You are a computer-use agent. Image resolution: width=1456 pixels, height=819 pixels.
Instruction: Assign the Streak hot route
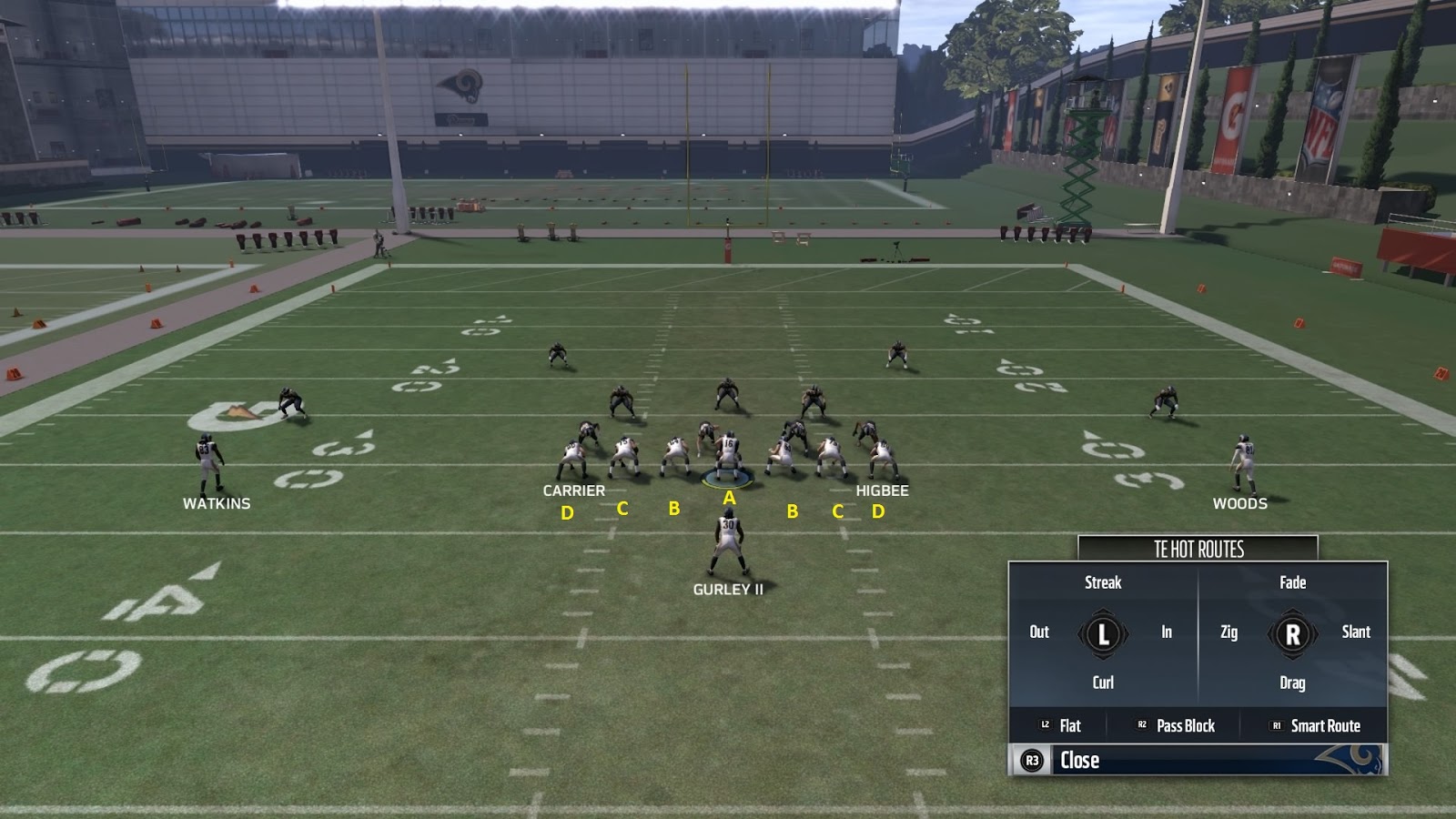(1102, 582)
